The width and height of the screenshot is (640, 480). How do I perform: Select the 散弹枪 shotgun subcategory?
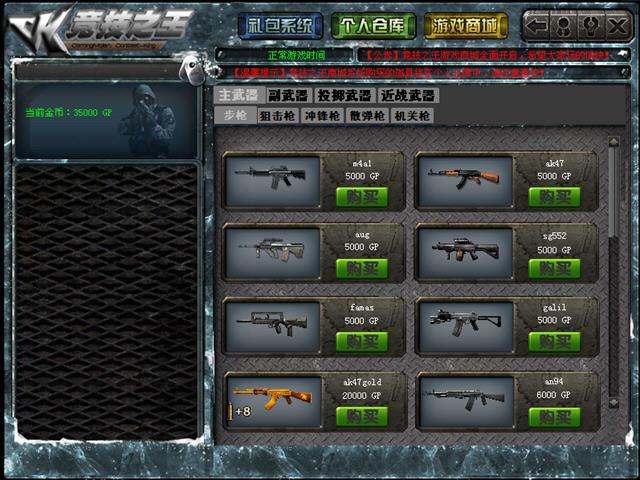[x=366, y=116]
